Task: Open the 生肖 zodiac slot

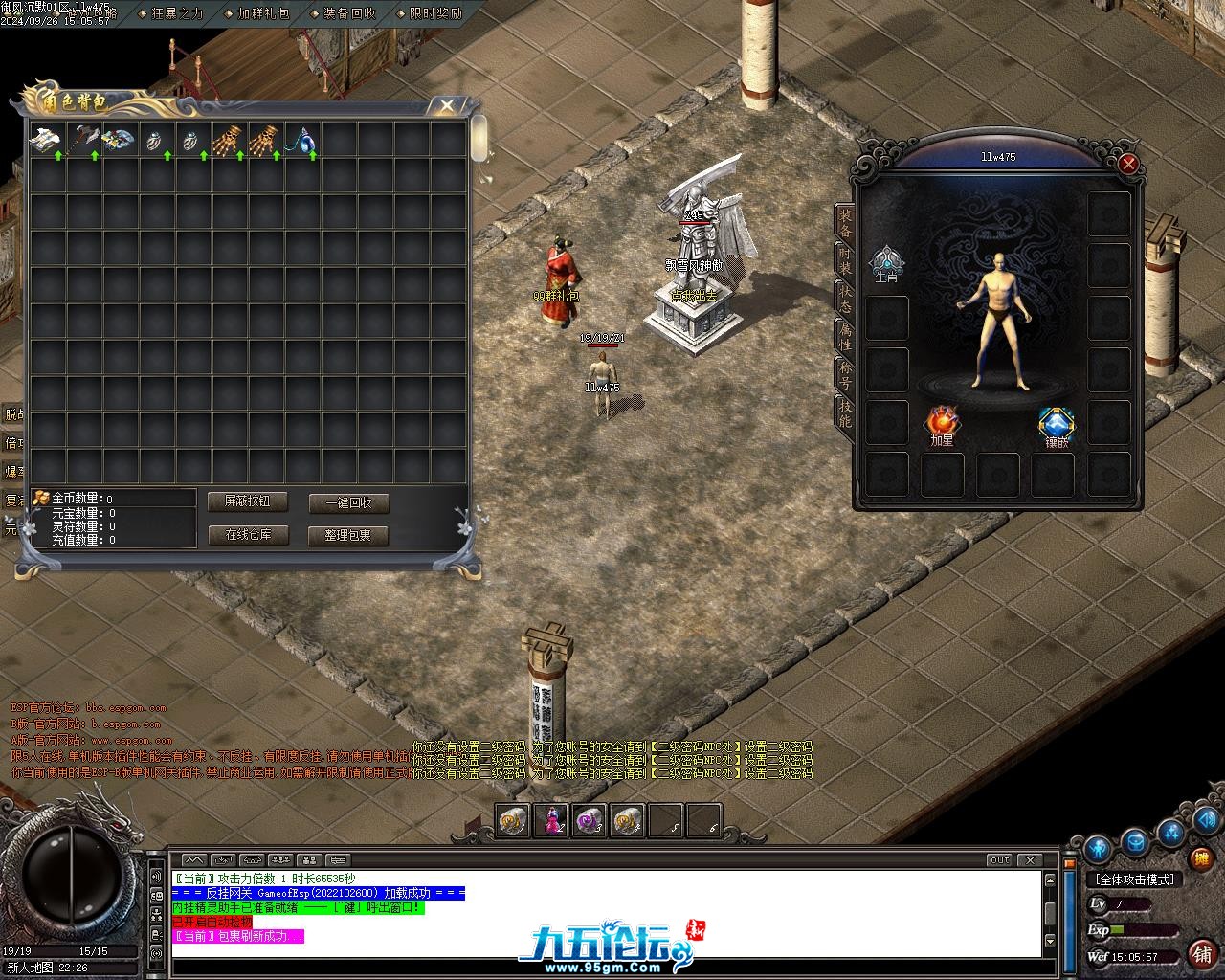Action: point(887,262)
